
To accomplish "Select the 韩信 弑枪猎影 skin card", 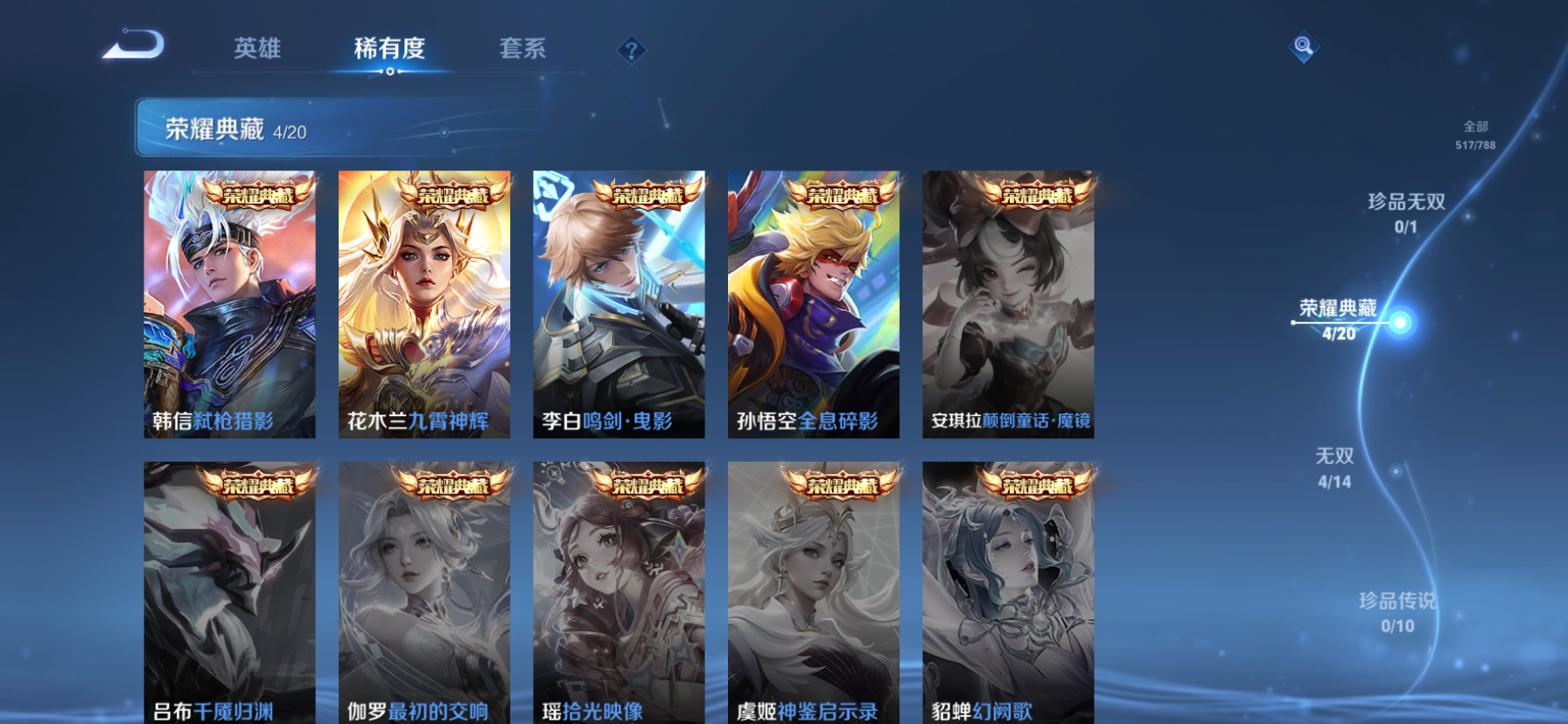I will [x=229, y=303].
